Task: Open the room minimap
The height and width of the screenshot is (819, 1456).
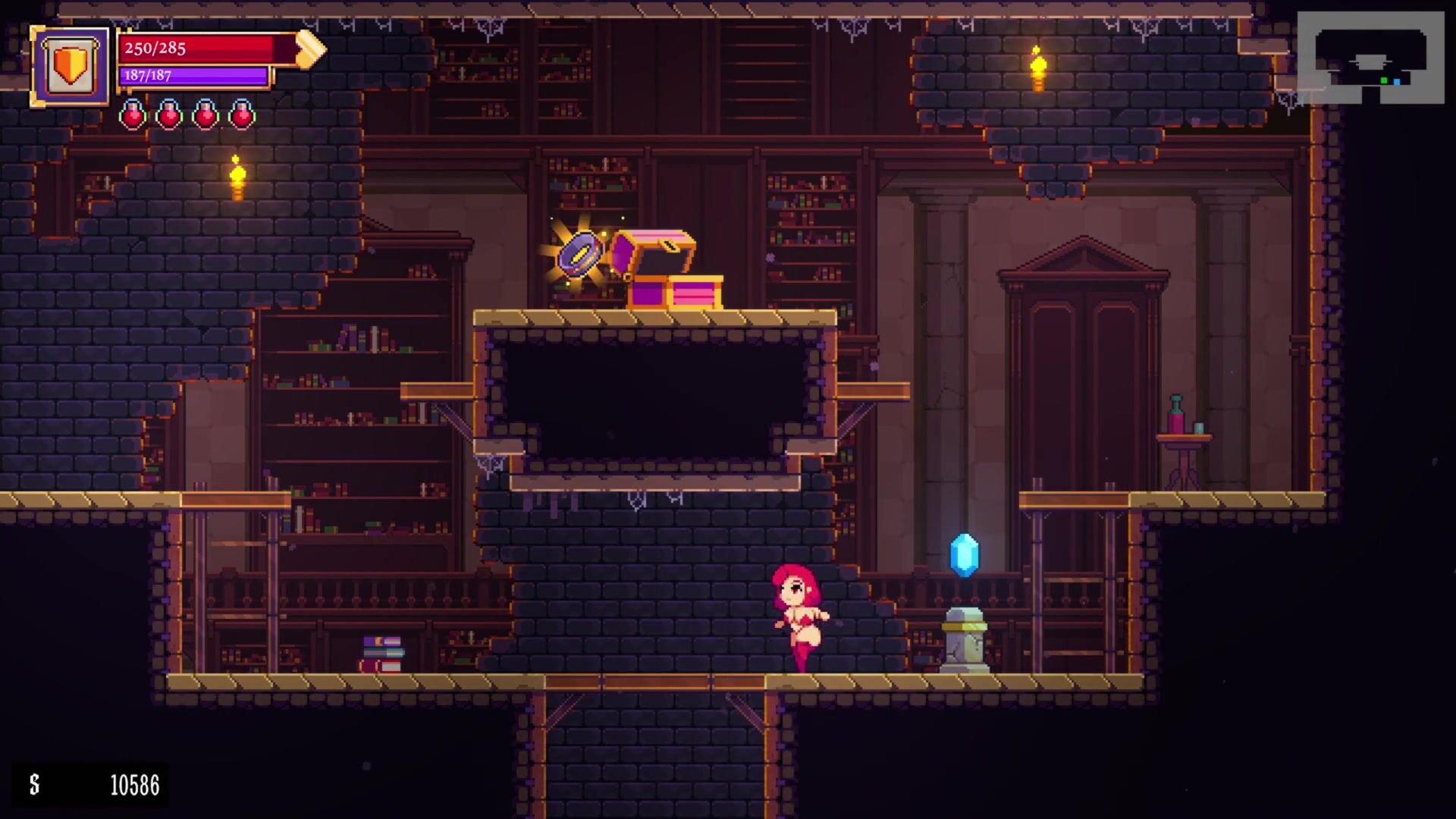Action: click(x=1370, y=58)
